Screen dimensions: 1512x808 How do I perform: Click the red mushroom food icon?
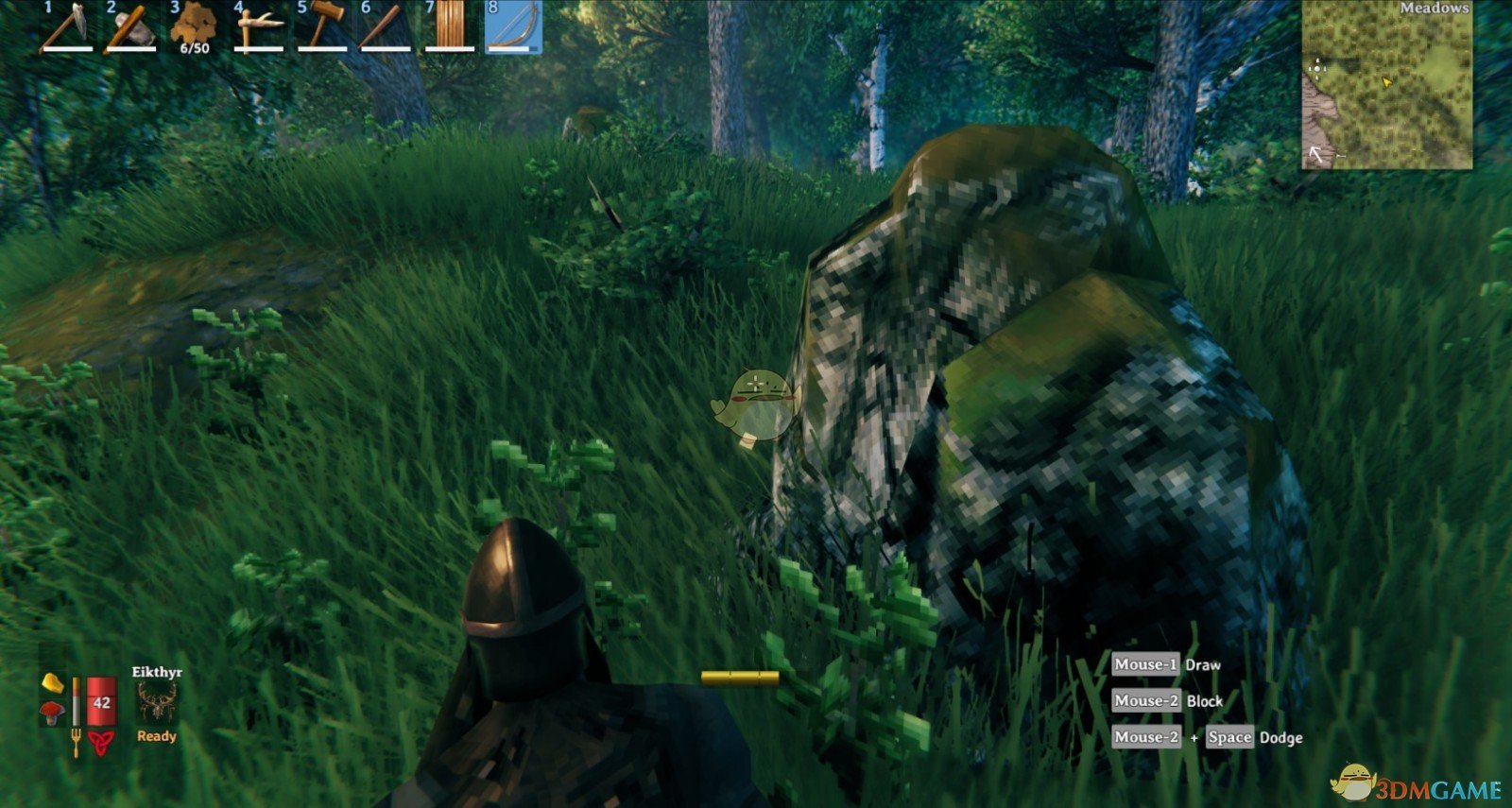(x=53, y=709)
